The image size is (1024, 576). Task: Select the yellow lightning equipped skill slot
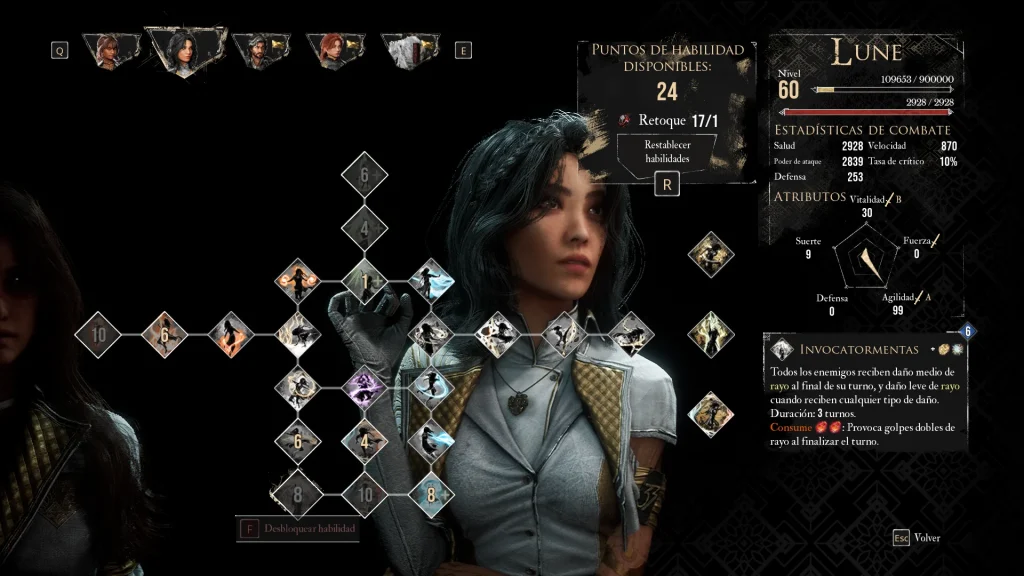pyautogui.click(x=711, y=333)
